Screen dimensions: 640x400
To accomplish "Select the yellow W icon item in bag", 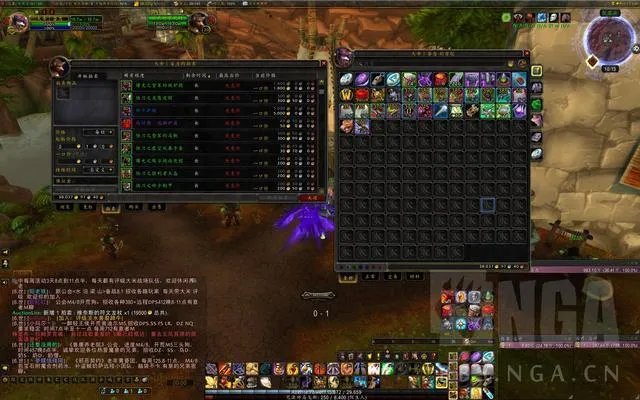I will (x=346, y=95).
